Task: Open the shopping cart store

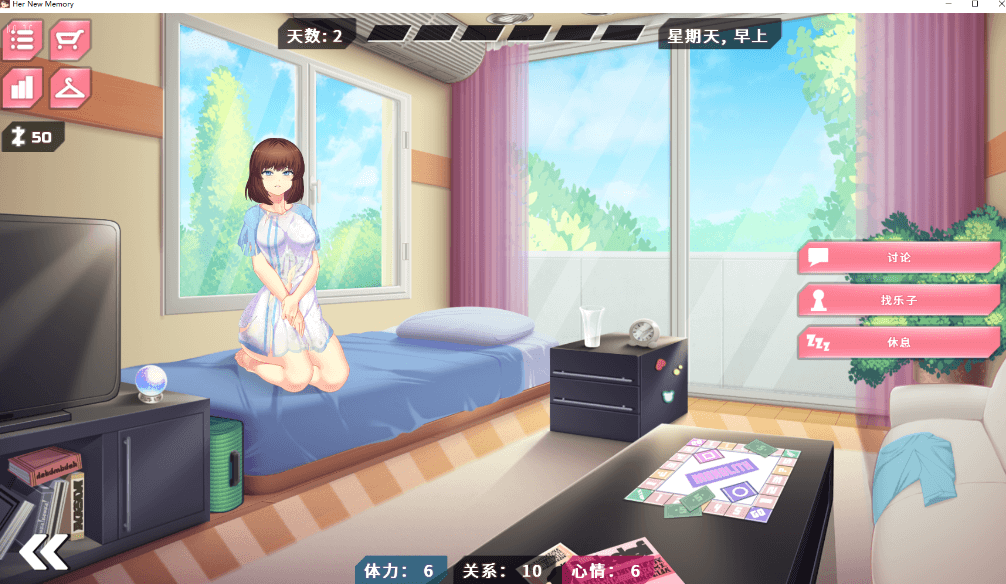Action: 69,41
